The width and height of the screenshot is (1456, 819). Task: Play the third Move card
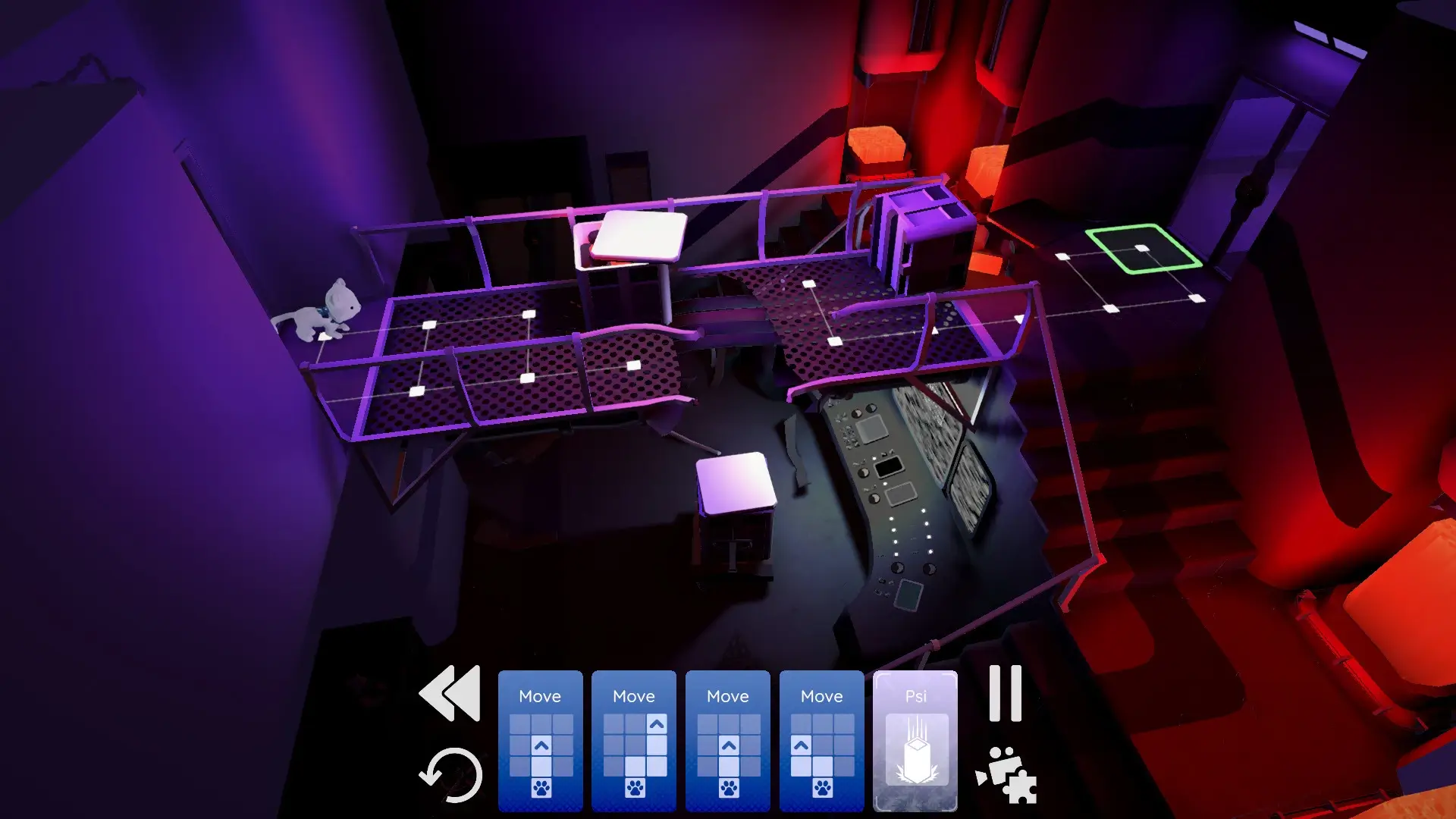click(x=729, y=696)
